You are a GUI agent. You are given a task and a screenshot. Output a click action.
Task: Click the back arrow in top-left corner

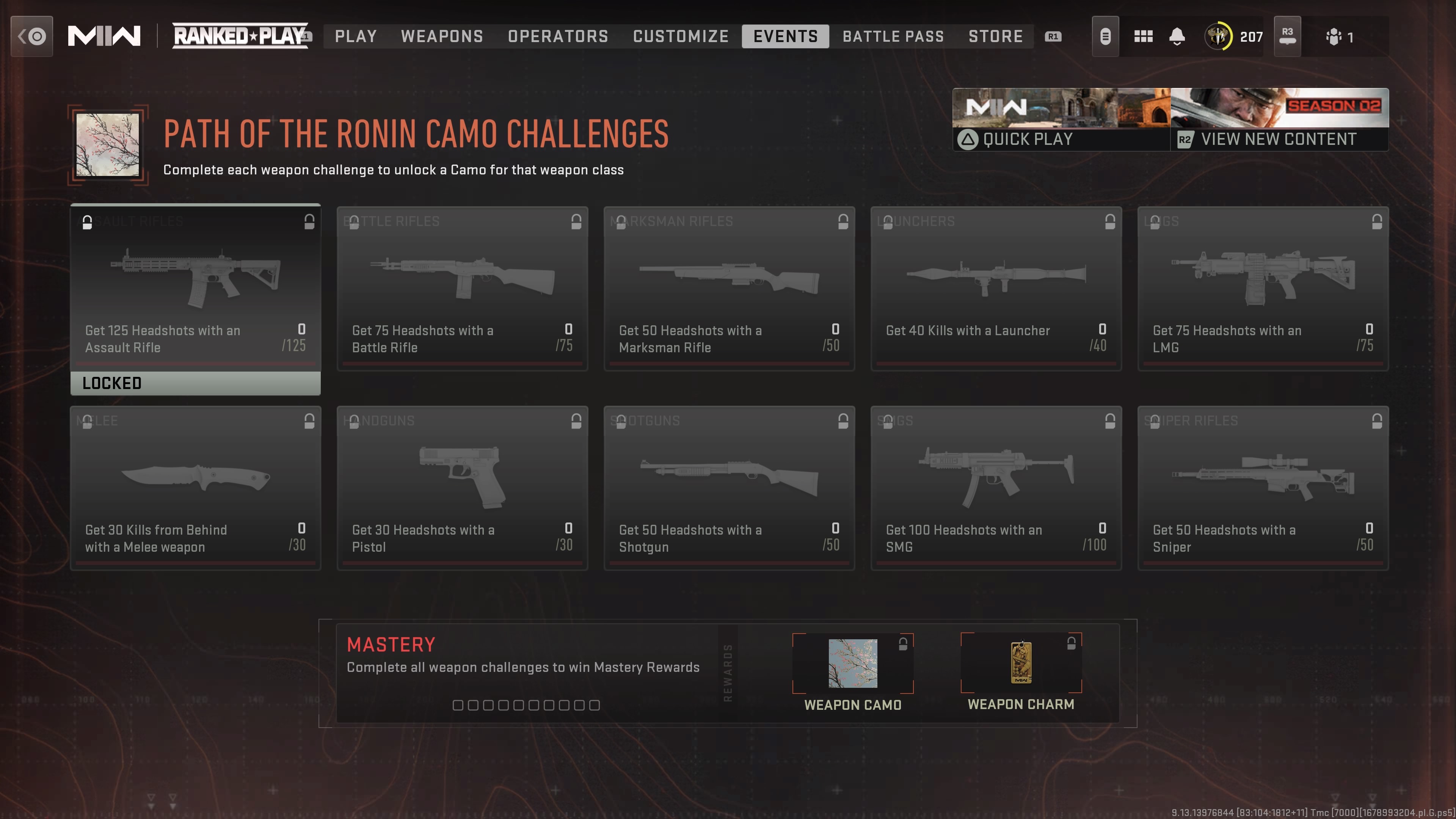(x=31, y=36)
